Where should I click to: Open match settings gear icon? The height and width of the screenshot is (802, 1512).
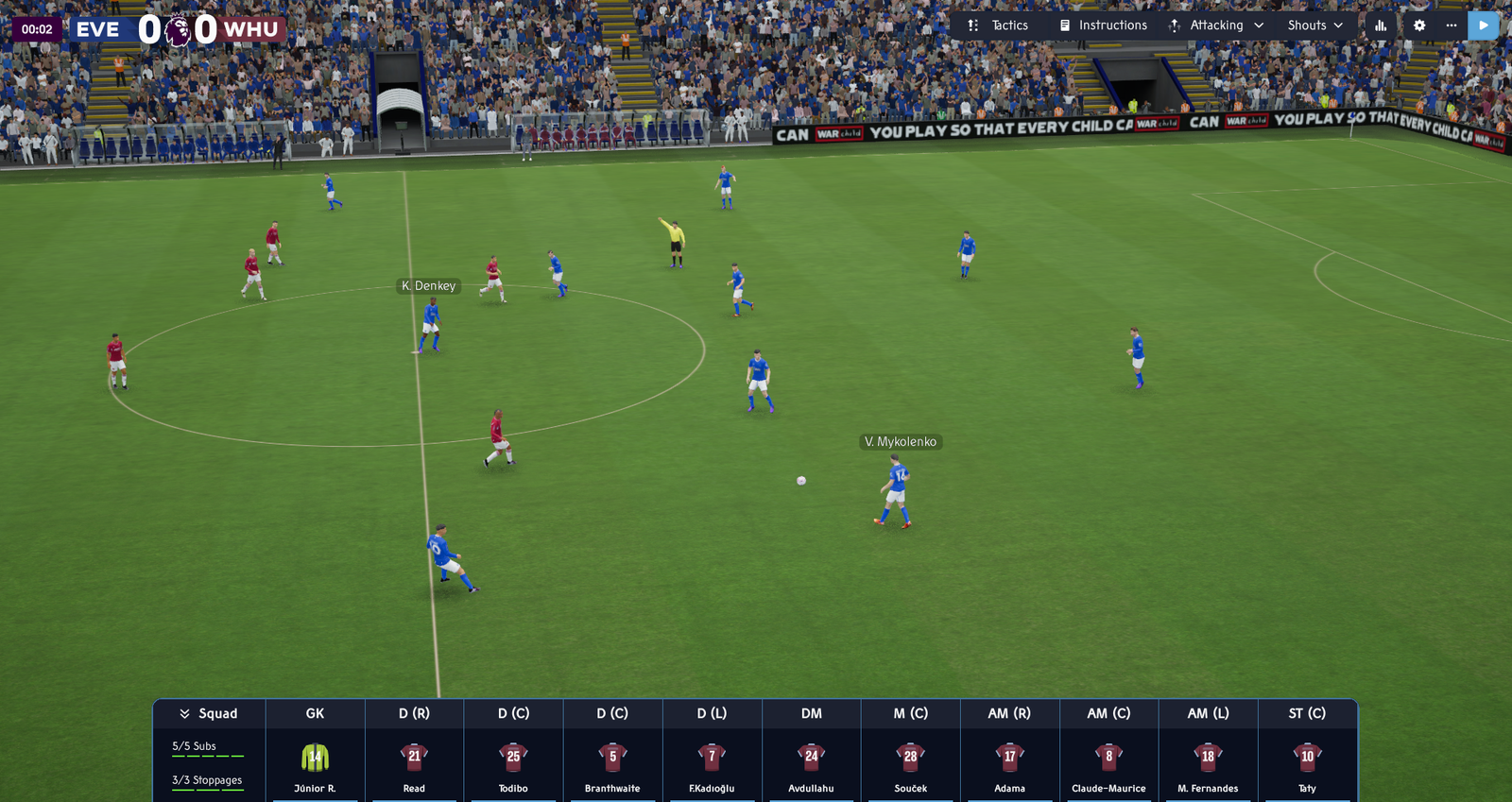(1419, 26)
